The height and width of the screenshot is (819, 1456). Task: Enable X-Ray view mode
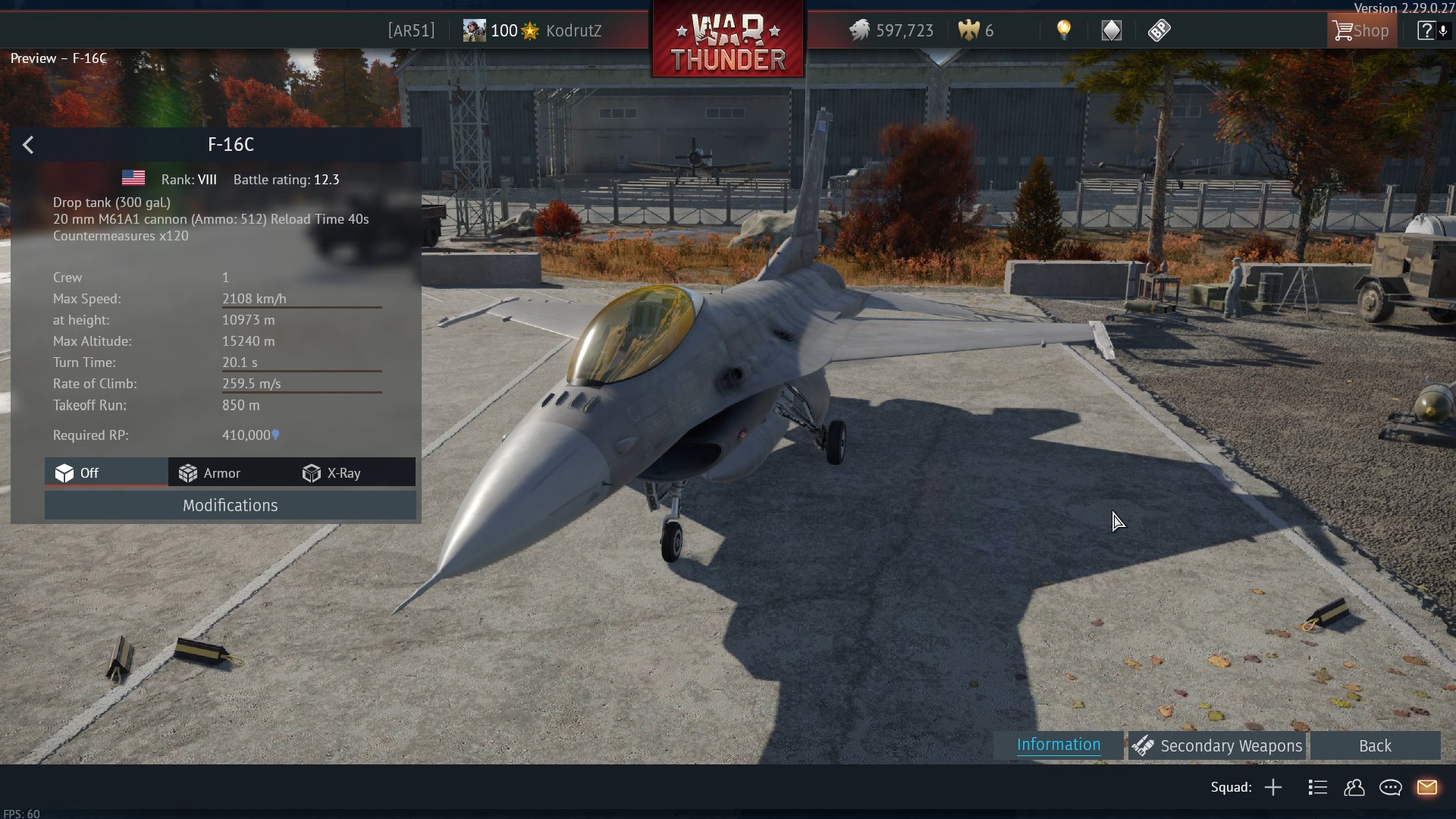[332, 473]
